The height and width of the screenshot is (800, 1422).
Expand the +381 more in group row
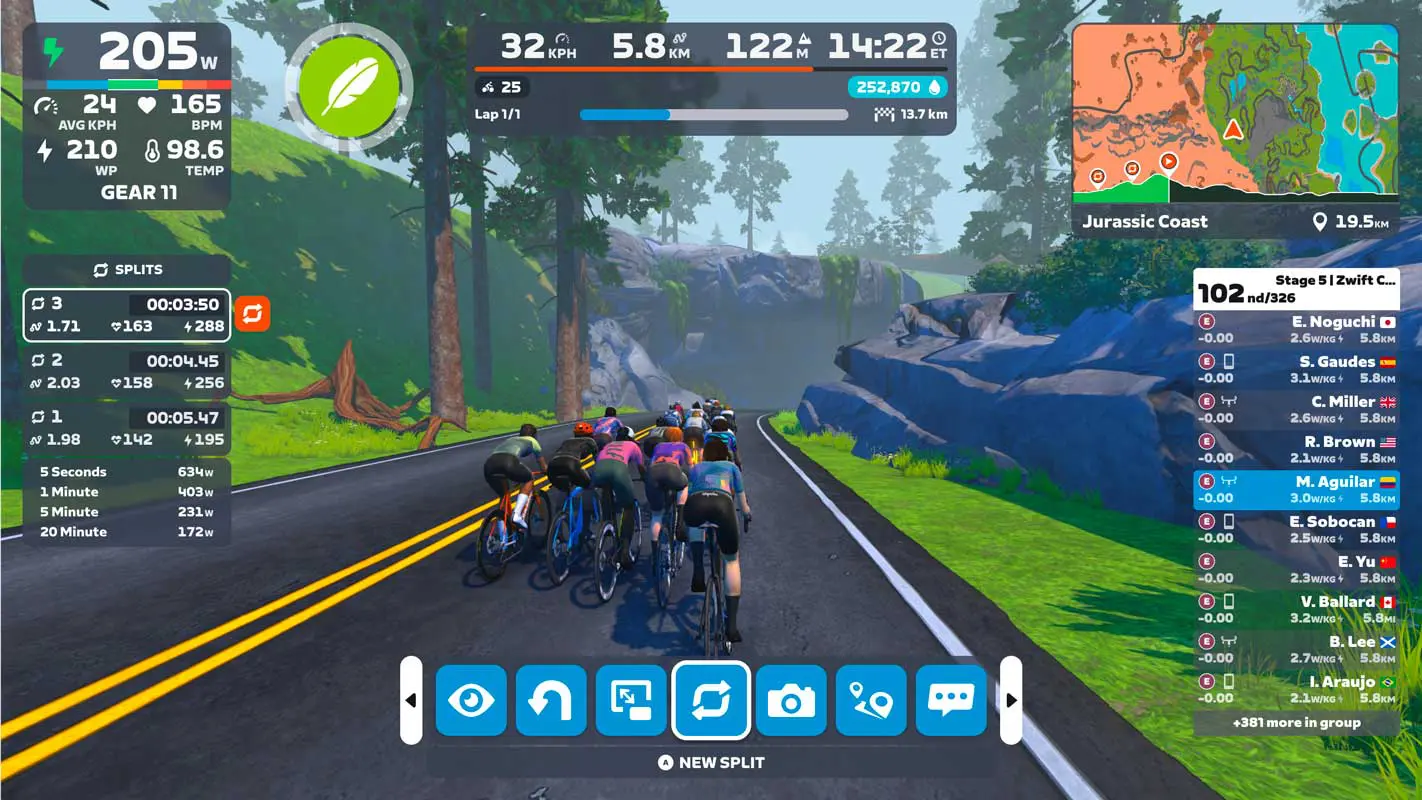(1296, 722)
